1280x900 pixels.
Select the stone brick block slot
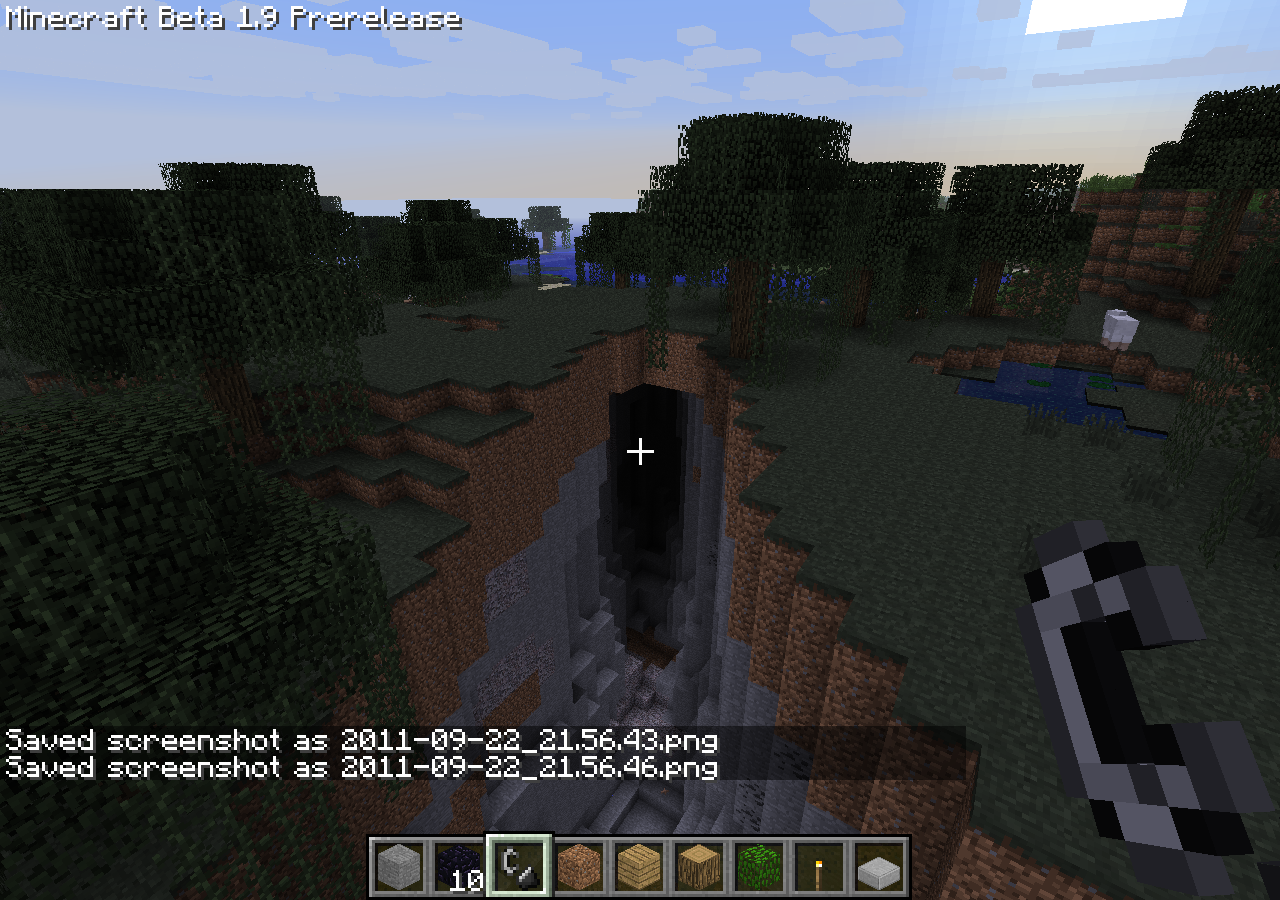point(400,866)
